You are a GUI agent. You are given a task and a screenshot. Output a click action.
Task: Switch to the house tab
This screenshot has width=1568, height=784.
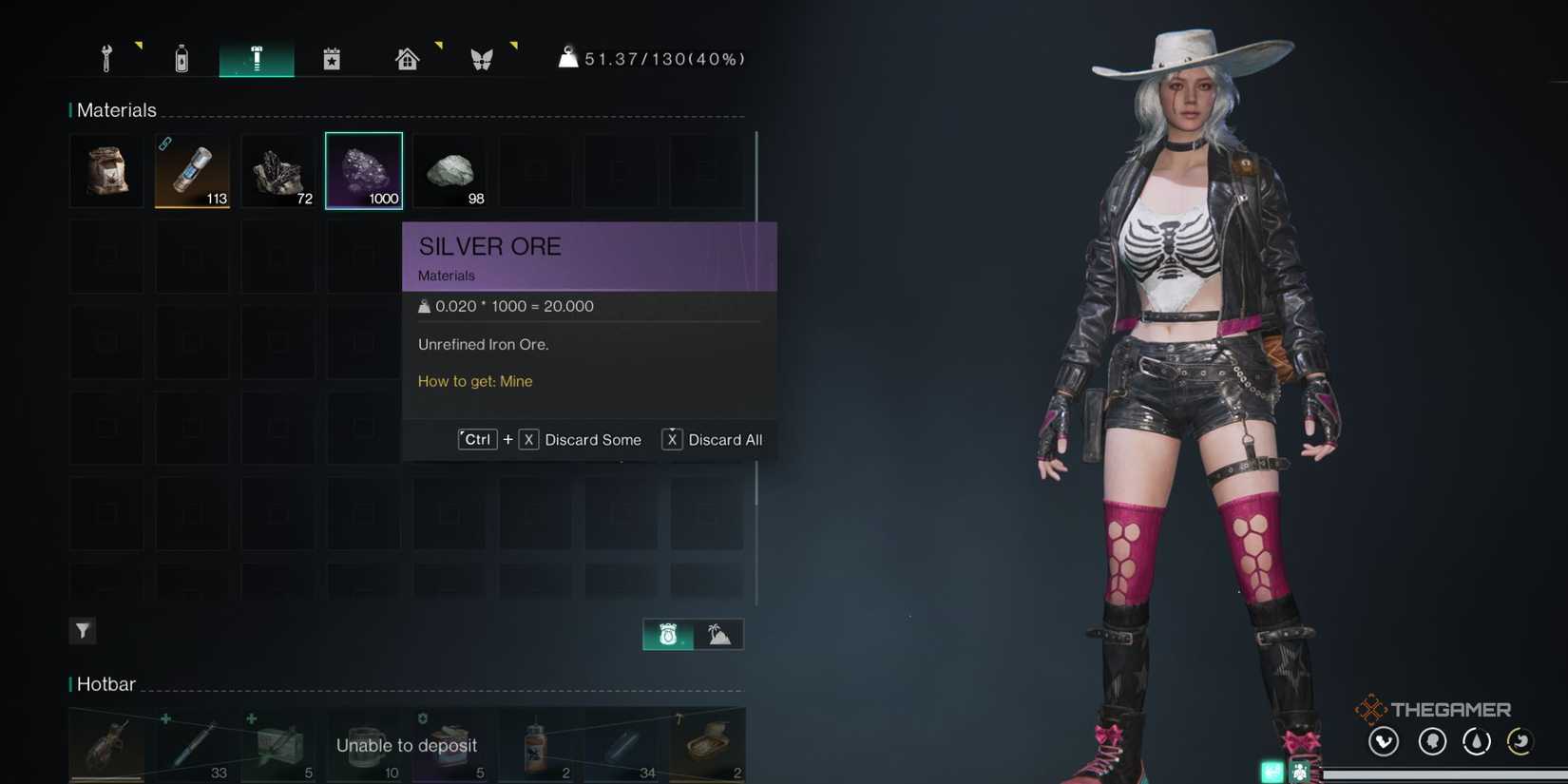click(x=407, y=57)
